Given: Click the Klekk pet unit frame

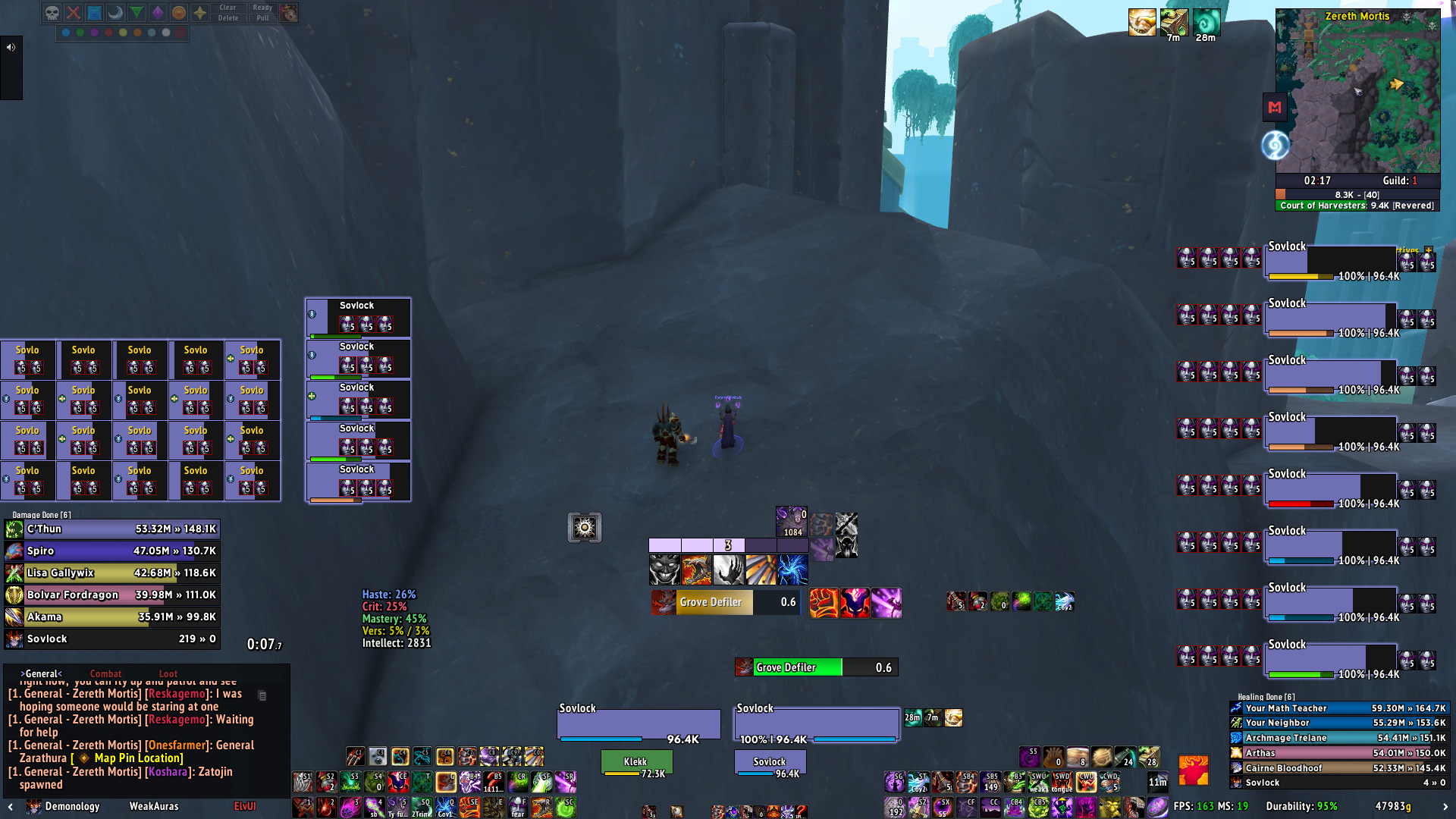Looking at the screenshot, I should click(x=636, y=762).
